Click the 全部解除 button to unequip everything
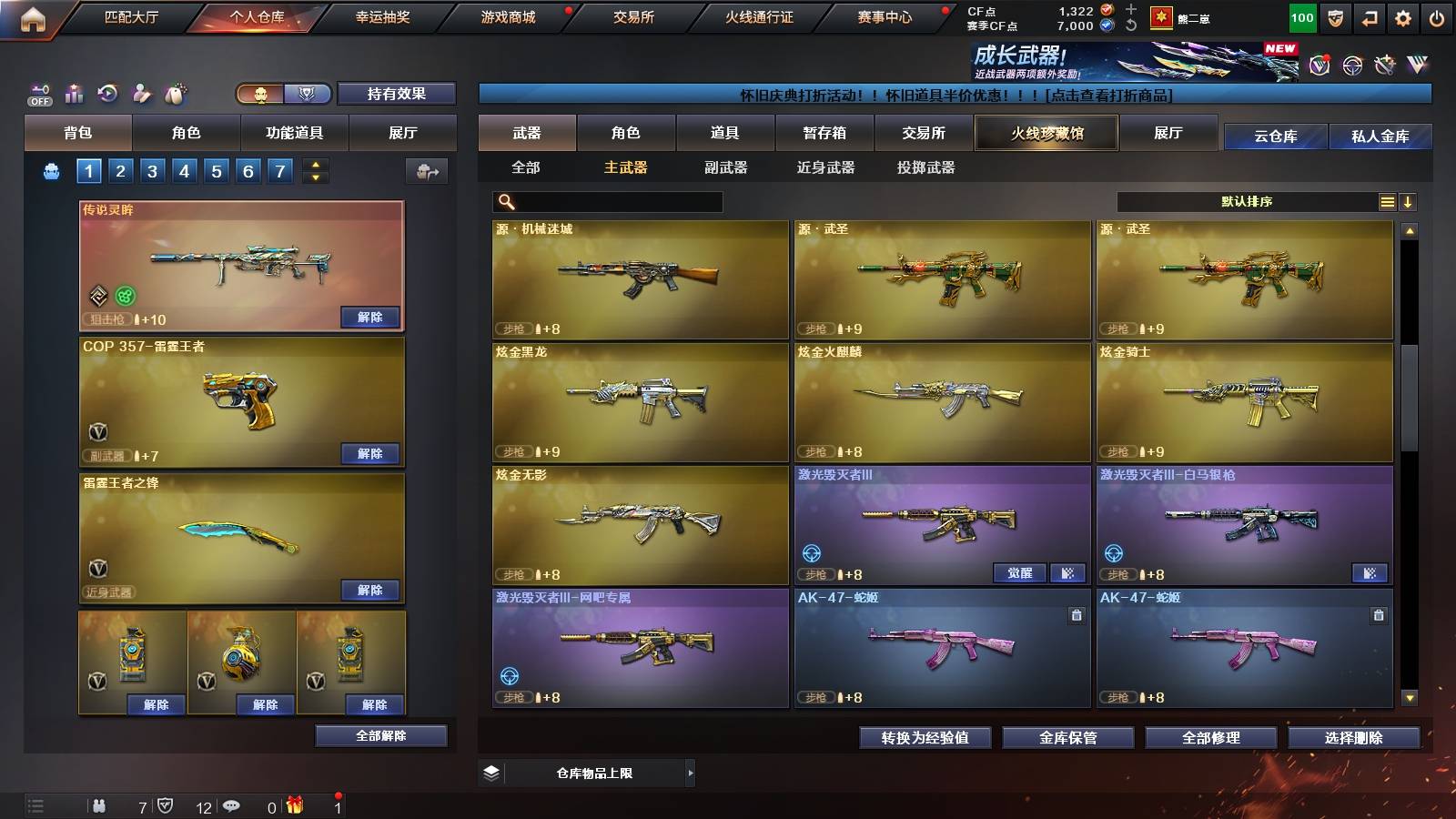The image size is (1456, 819). (381, 735)
